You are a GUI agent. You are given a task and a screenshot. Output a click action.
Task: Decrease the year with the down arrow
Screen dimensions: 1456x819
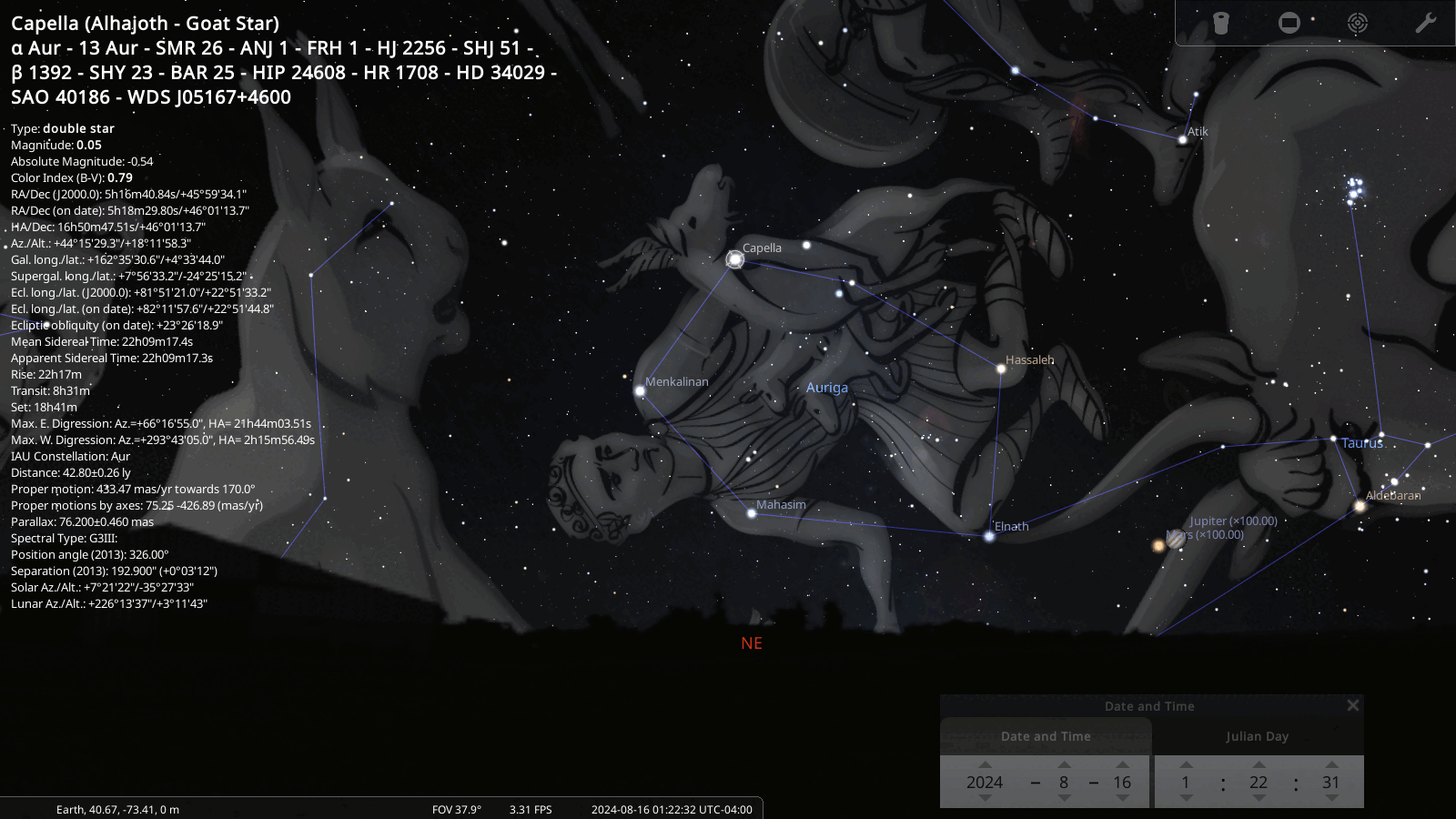(x=985, y=798)
